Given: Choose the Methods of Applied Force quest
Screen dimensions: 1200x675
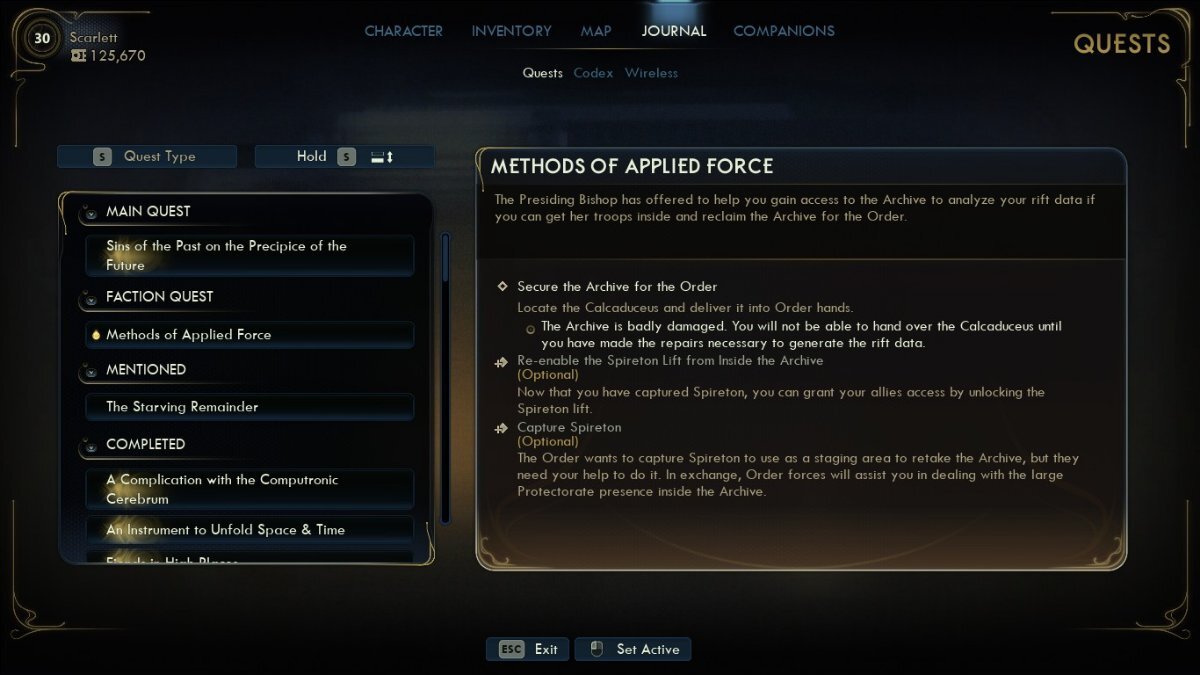Looking at the screenshot, I should (x=249, y=335).
